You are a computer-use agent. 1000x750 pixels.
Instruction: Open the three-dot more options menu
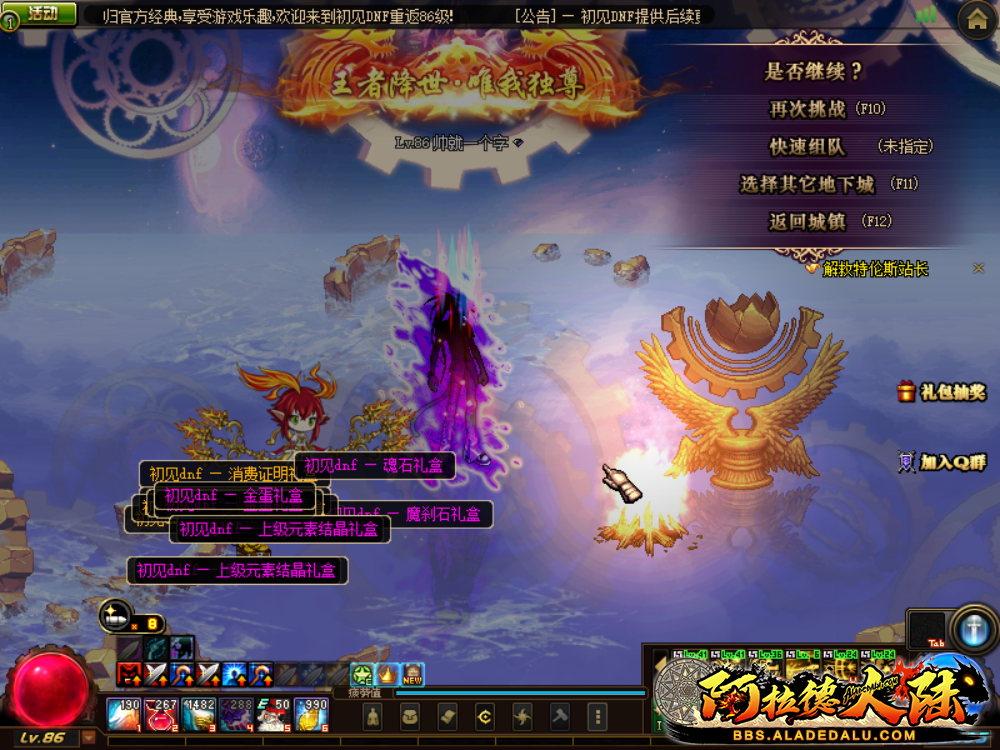click(597, 716)
